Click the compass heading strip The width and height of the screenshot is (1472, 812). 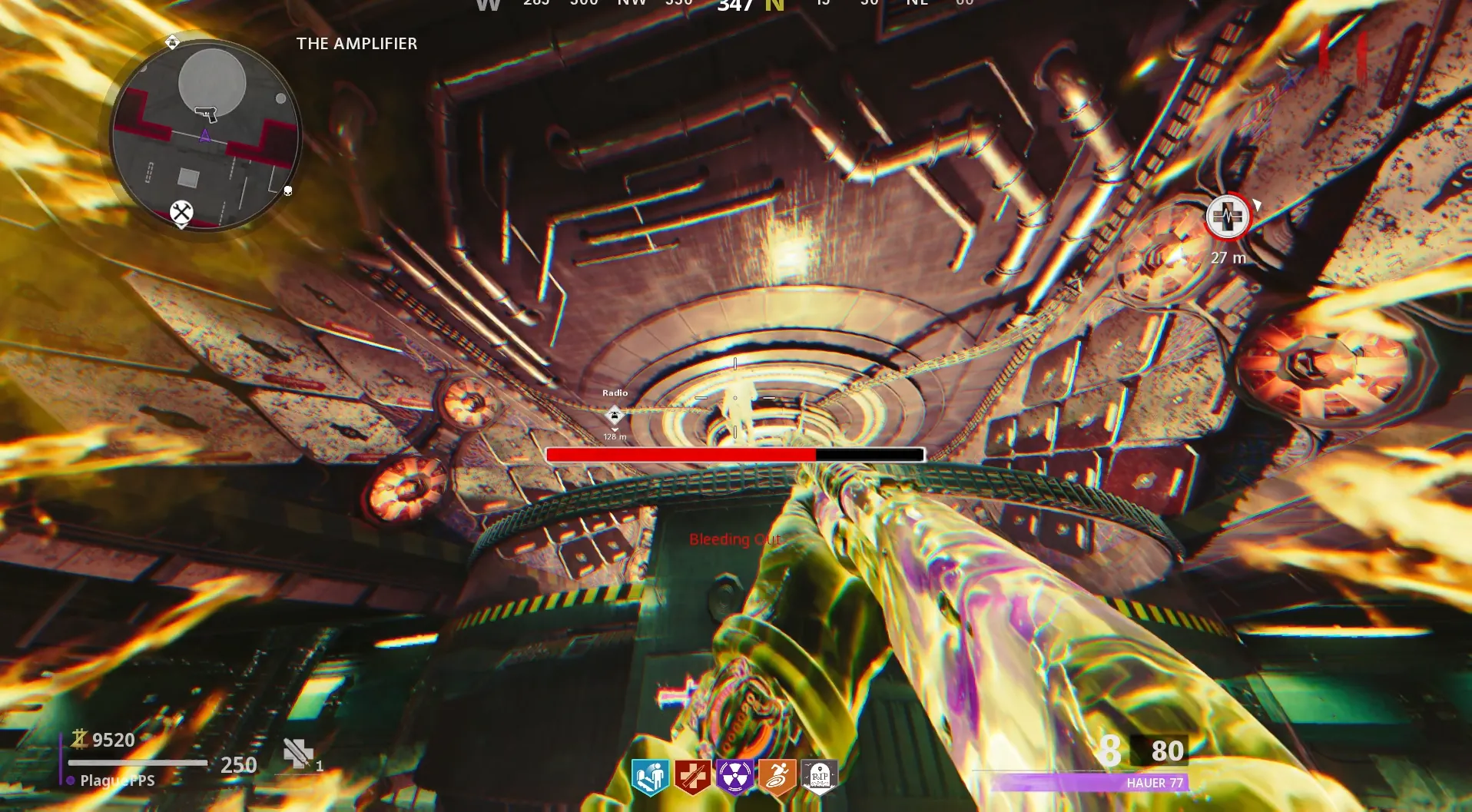tap(735, 5)
